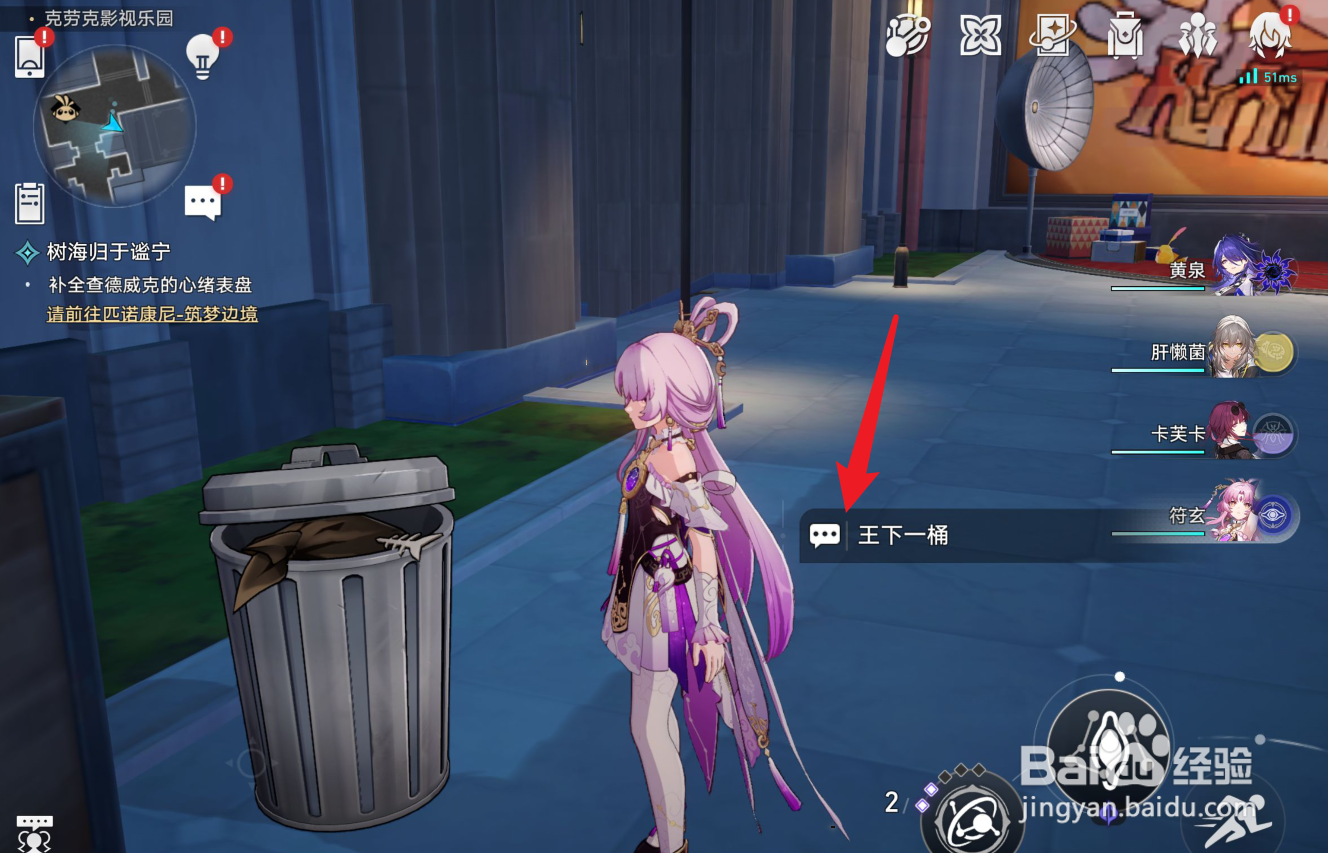
Task: Open the lightbulb tutorial icon near the minimap
Action: 204,56
